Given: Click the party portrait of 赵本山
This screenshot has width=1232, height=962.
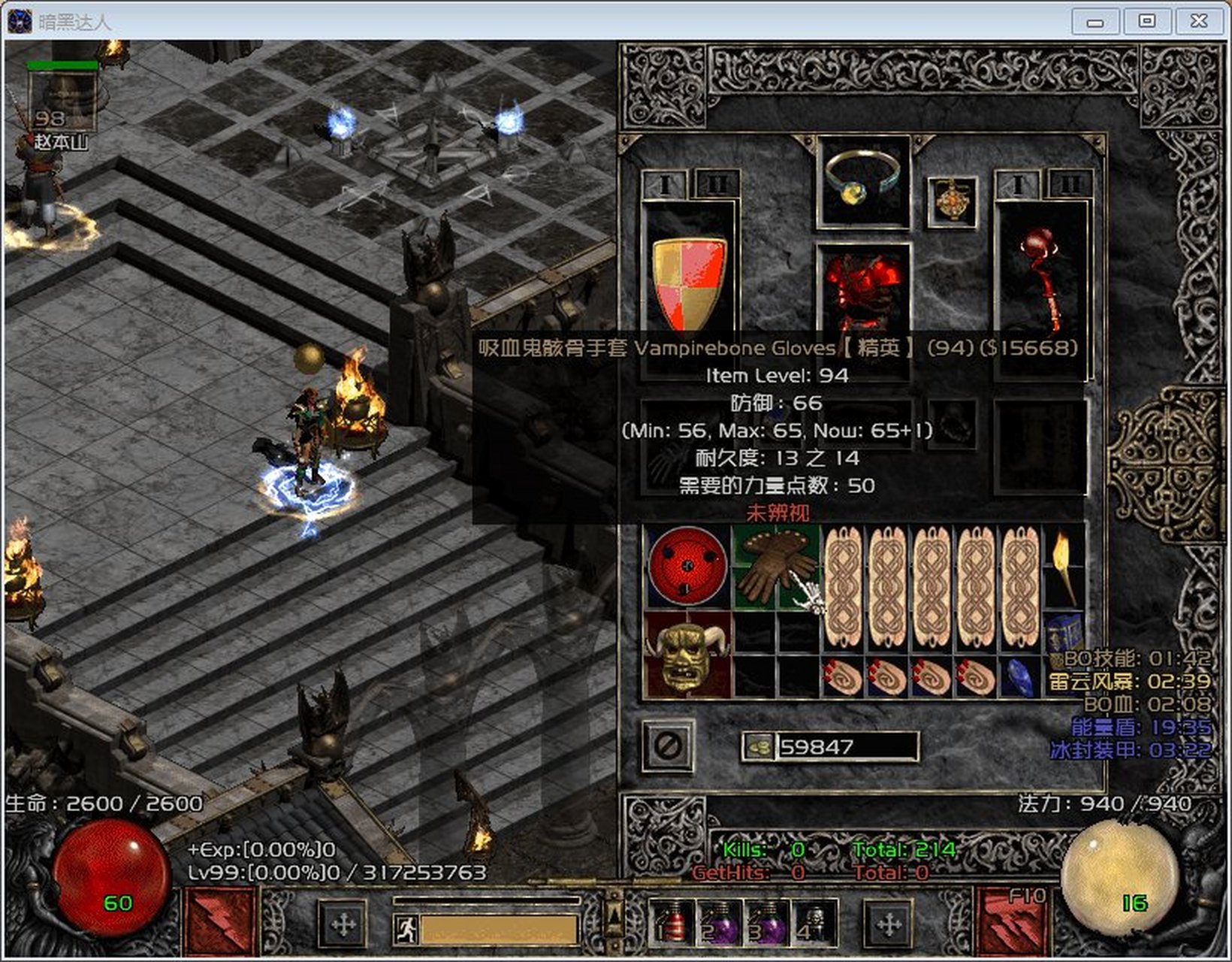Looking at the screenshot, I should [x=62, y=101].
